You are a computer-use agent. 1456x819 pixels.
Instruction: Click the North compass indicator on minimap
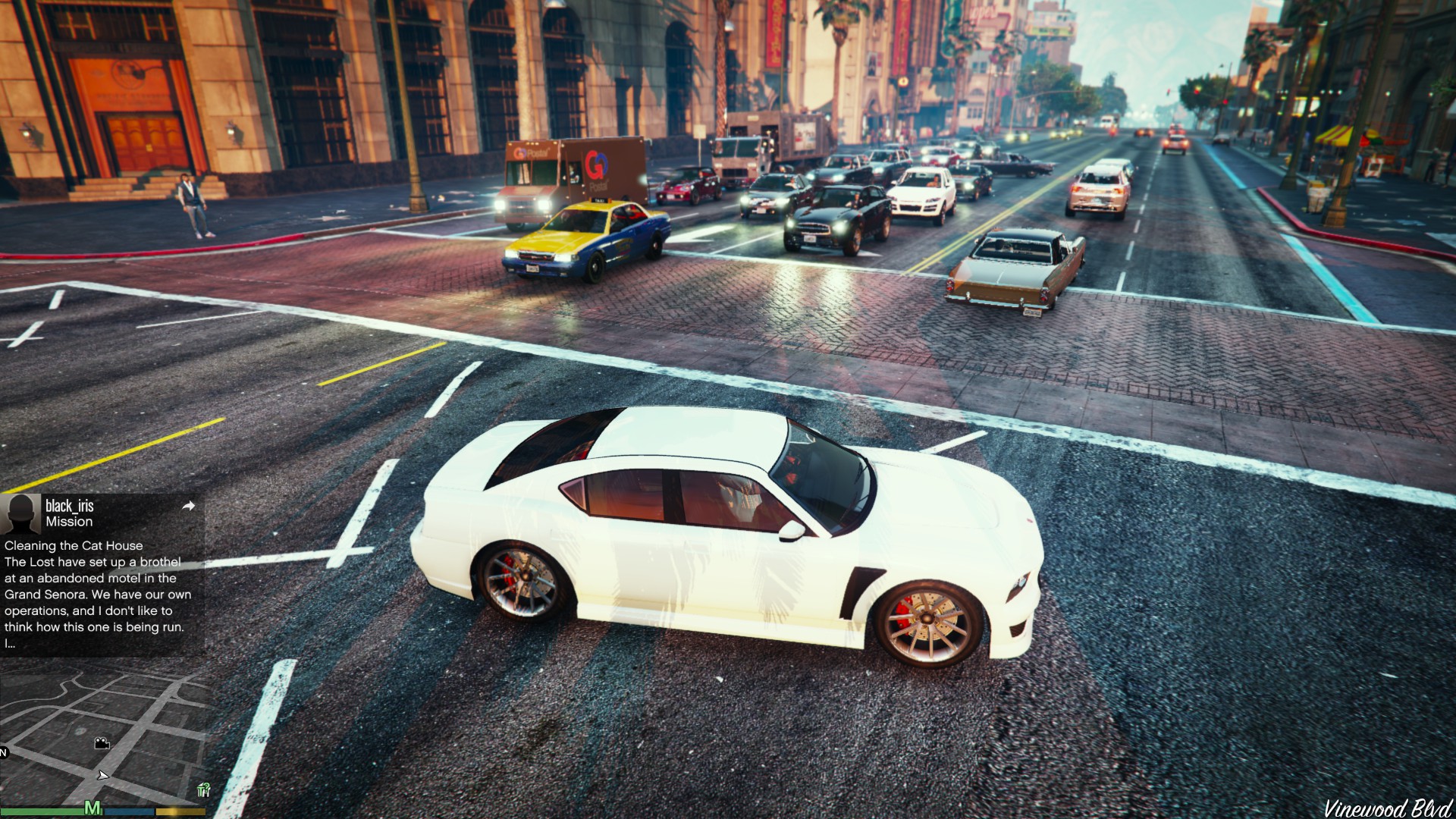coord(4,752)
